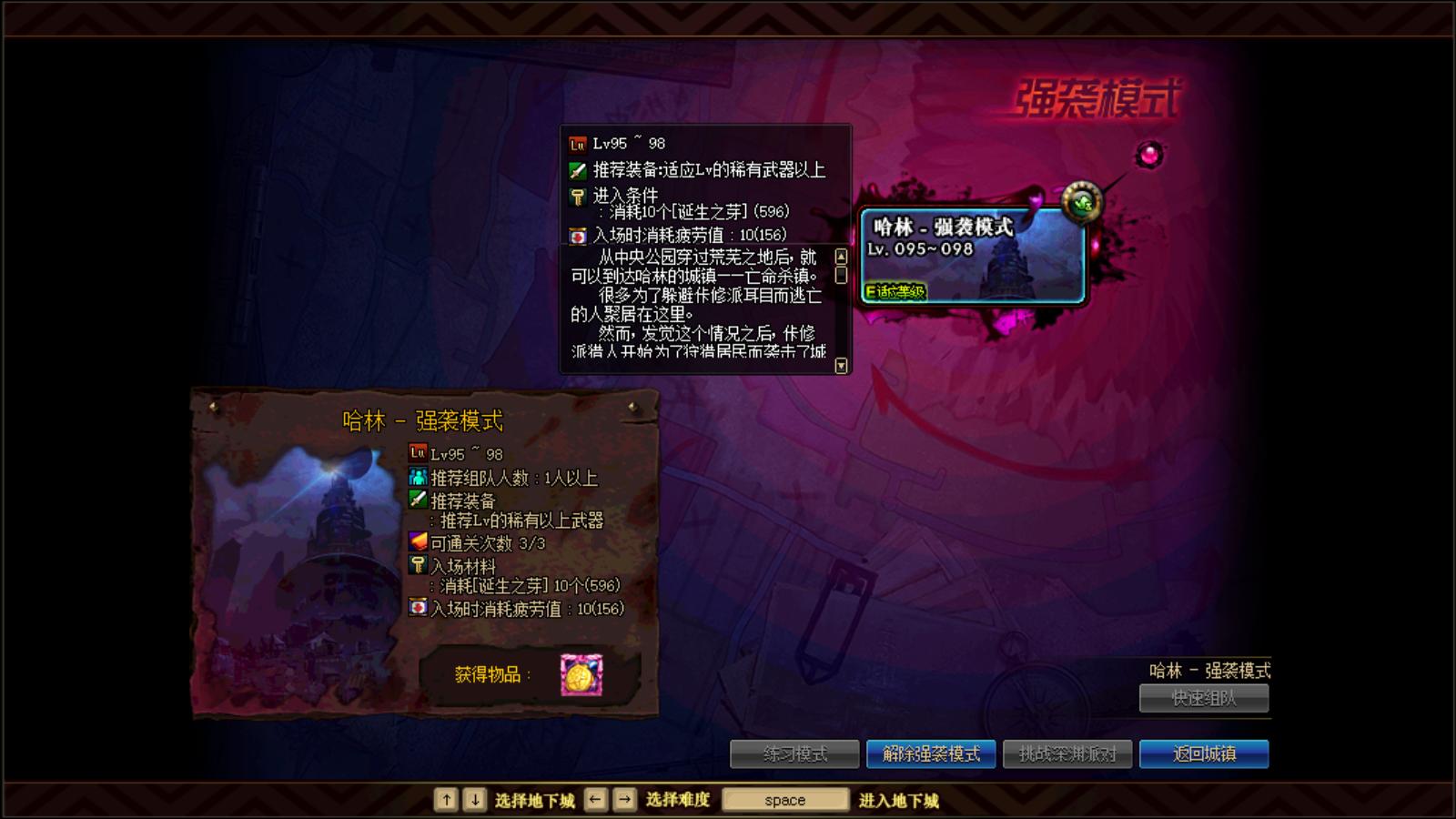Click the recommended party size icon
This screenshot has width=1456, height=819.
click(x=416, y=473)
